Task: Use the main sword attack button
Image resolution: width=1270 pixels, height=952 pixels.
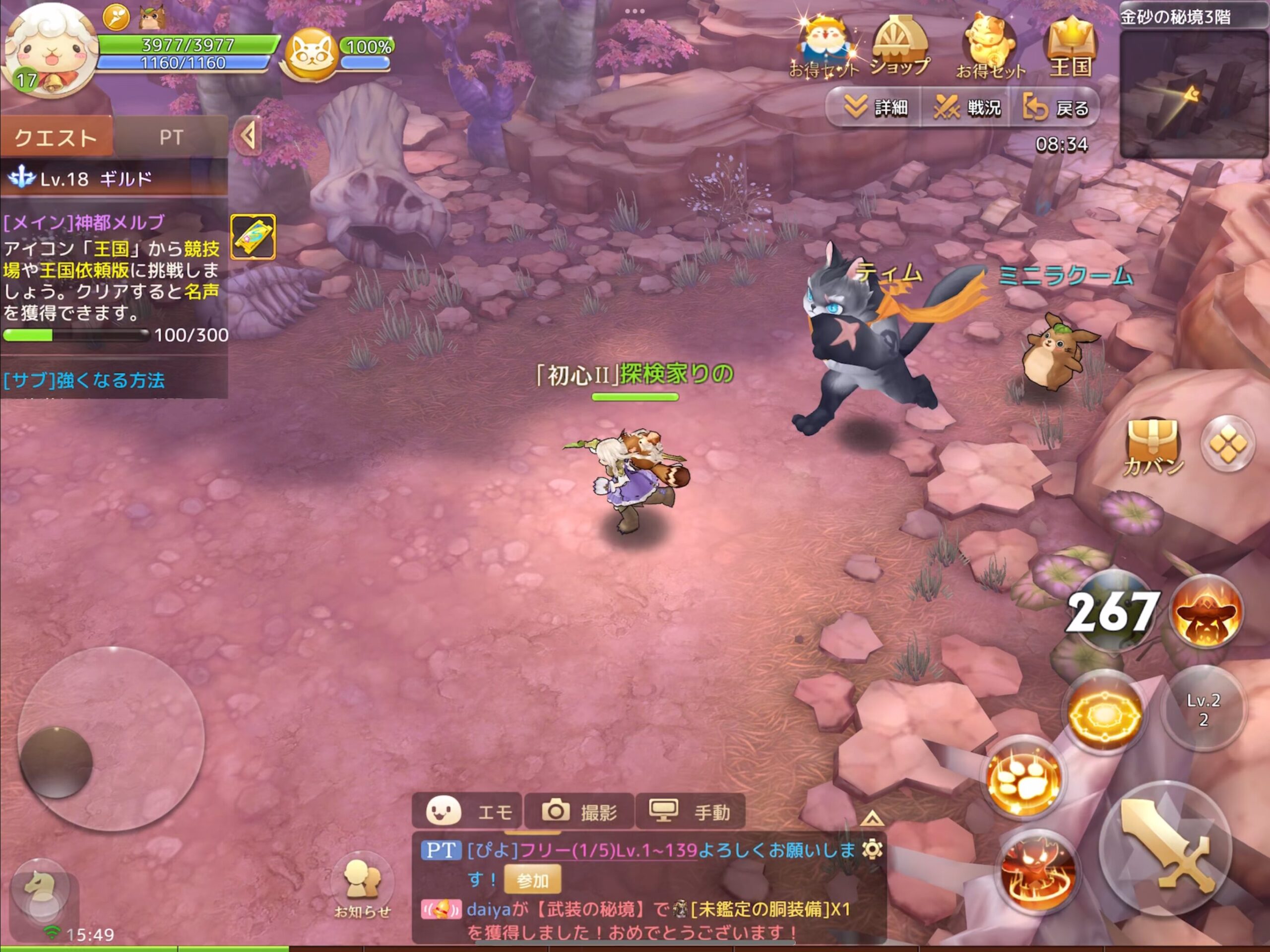Action: (1165, 847)
